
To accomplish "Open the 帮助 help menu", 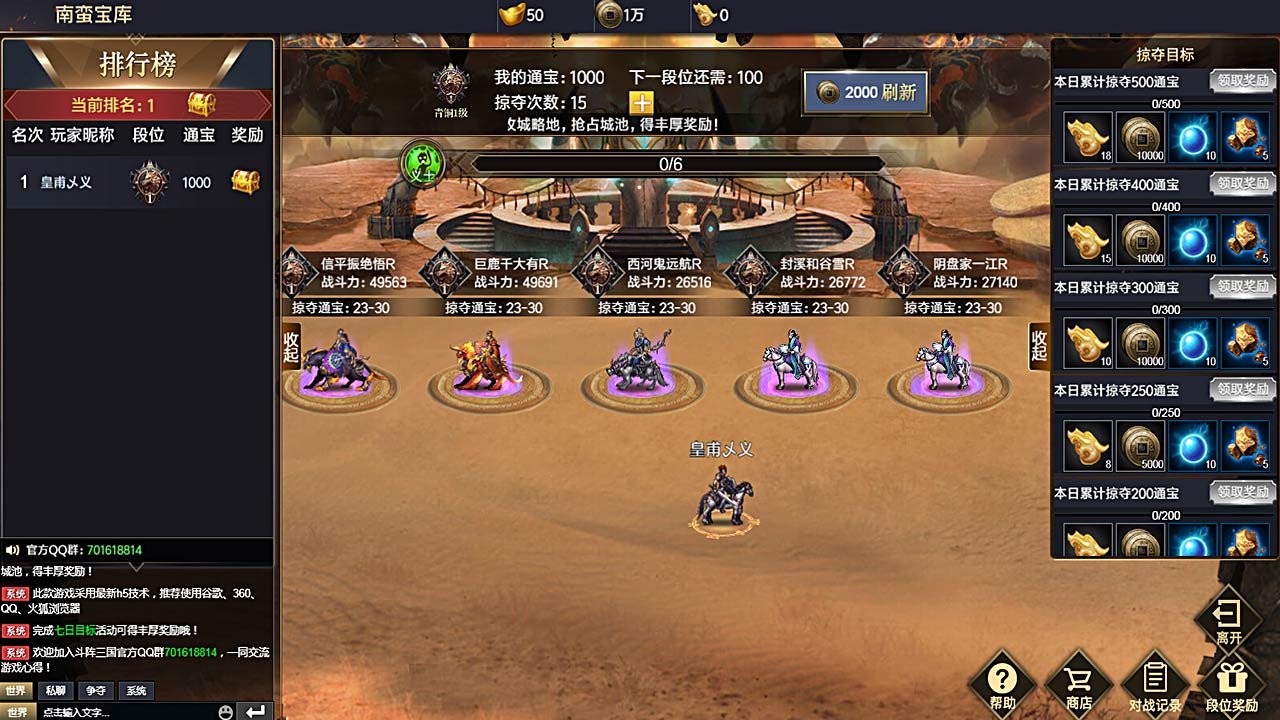I will tap(1002, 684).
